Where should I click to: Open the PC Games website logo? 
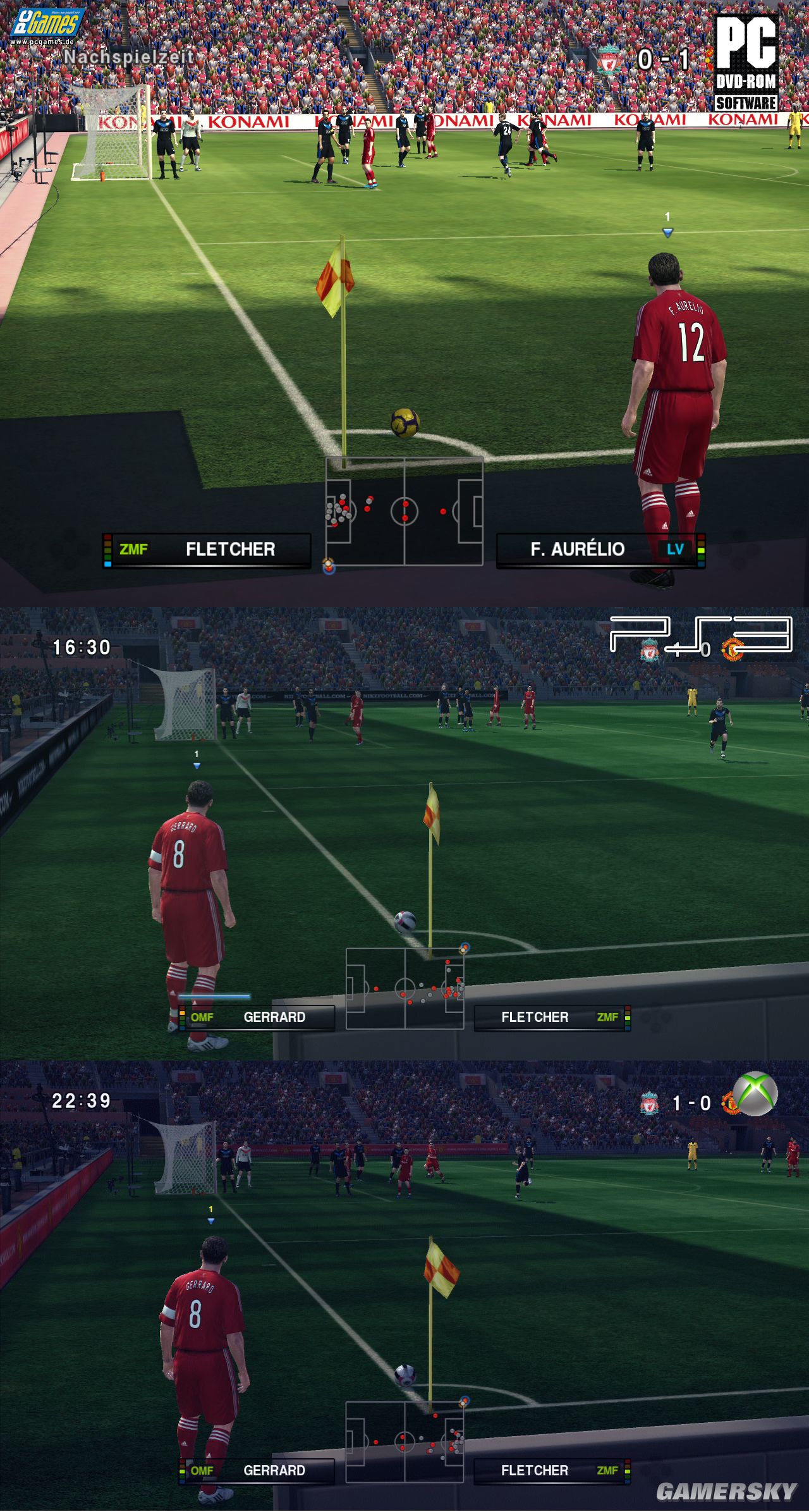[46, 27]
